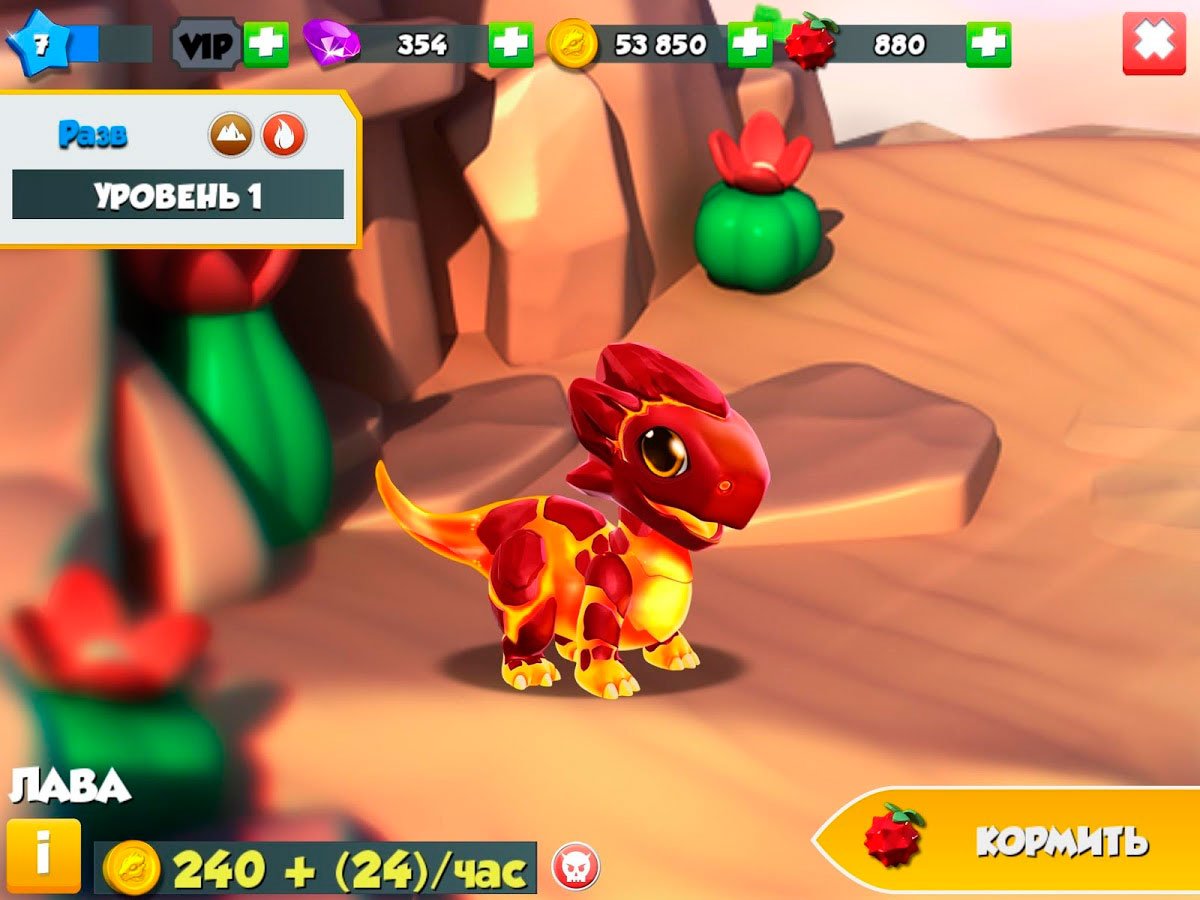Add more gems with green plus
Screen dimensions: 1200x900
pos(510,44)
